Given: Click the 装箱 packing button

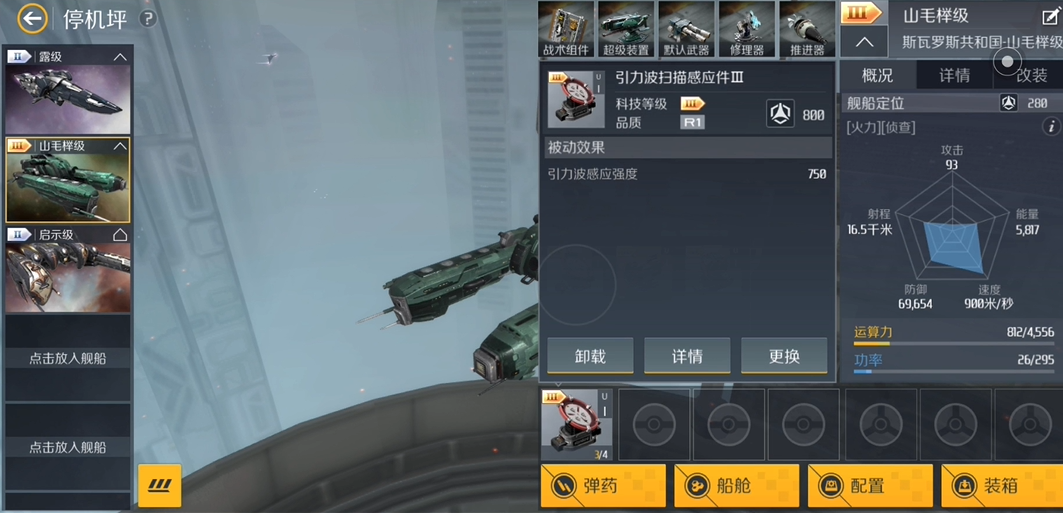Looking at the screenshot, I should pos(1001,486).
